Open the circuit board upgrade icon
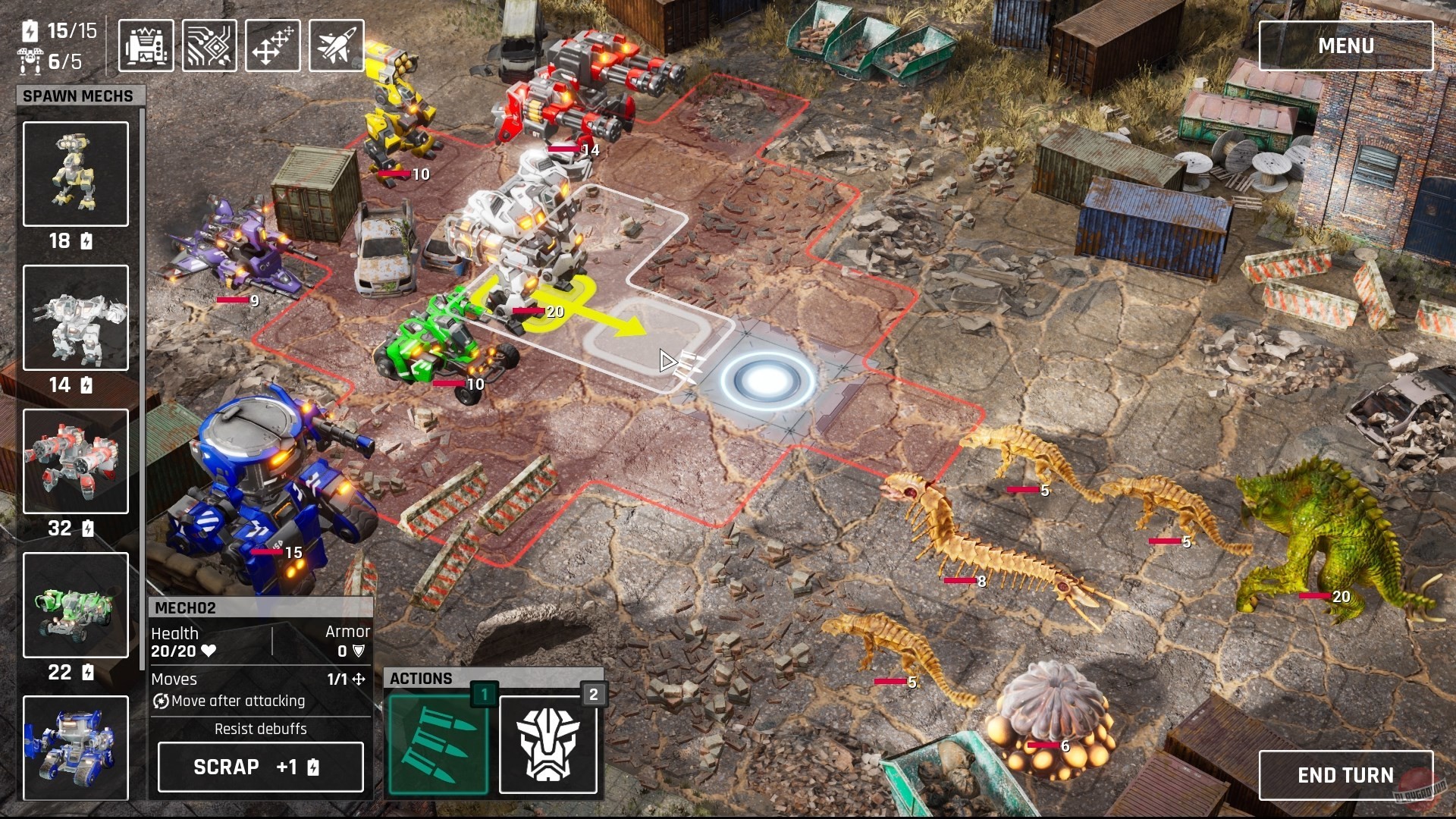 [x=209, y=45]
